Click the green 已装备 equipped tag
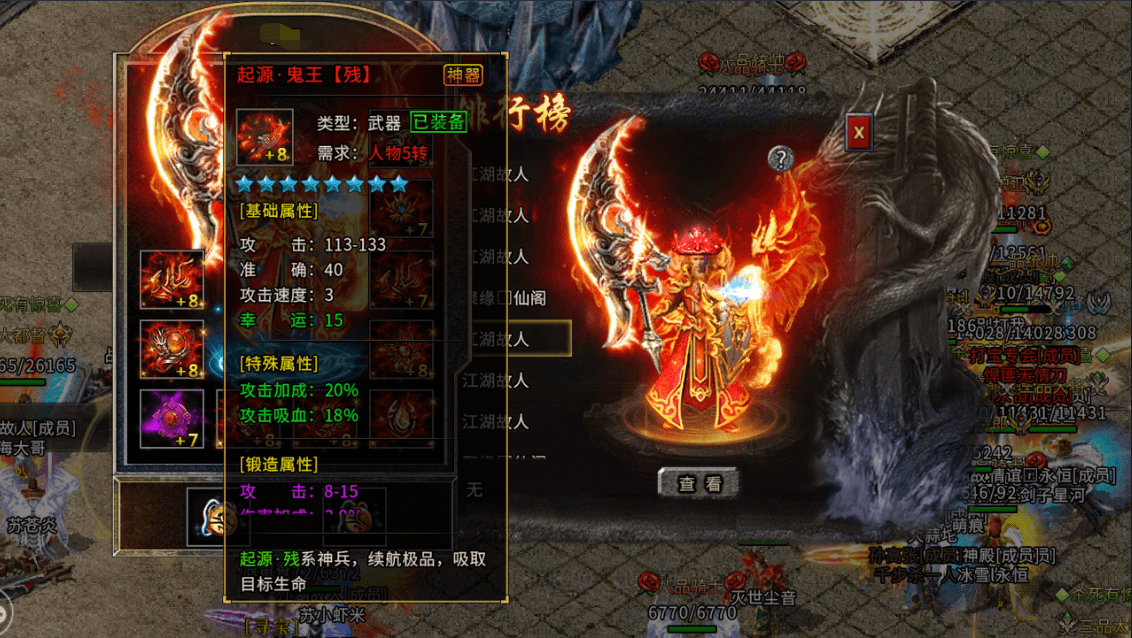The width and height of the screenshot is (1132, 638). 438,122
